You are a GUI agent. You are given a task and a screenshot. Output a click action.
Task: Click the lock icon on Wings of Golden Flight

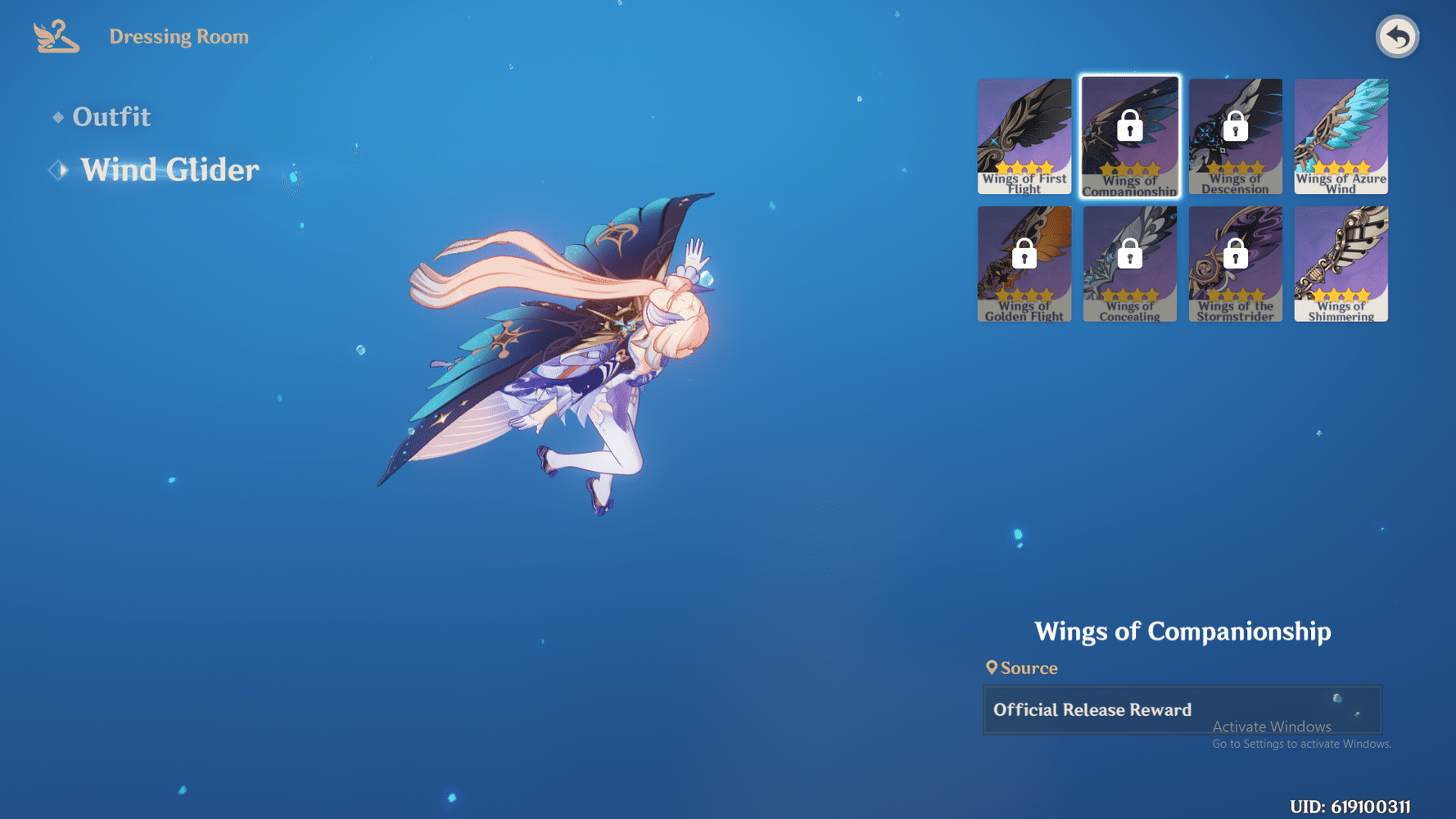click(1024, 255)
